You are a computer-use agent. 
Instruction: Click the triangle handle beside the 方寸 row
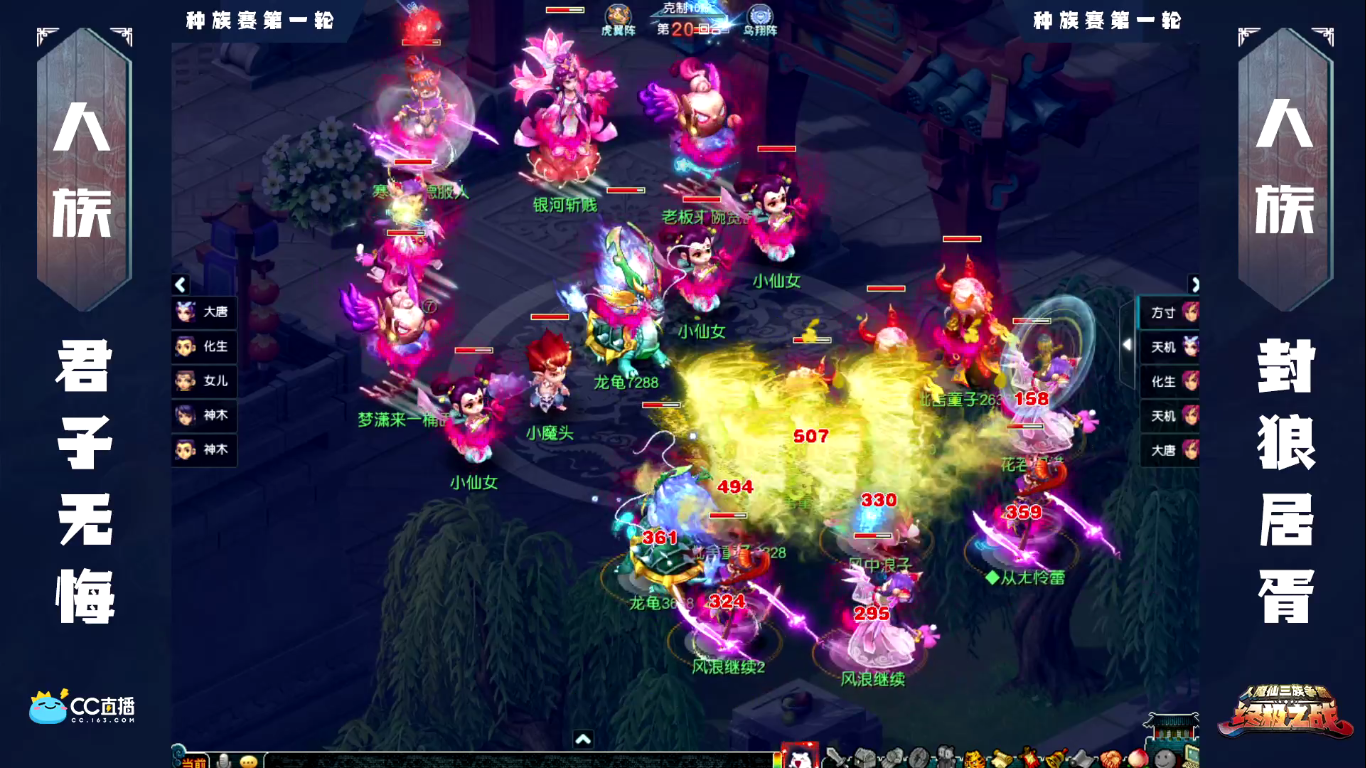point(1128,345)
